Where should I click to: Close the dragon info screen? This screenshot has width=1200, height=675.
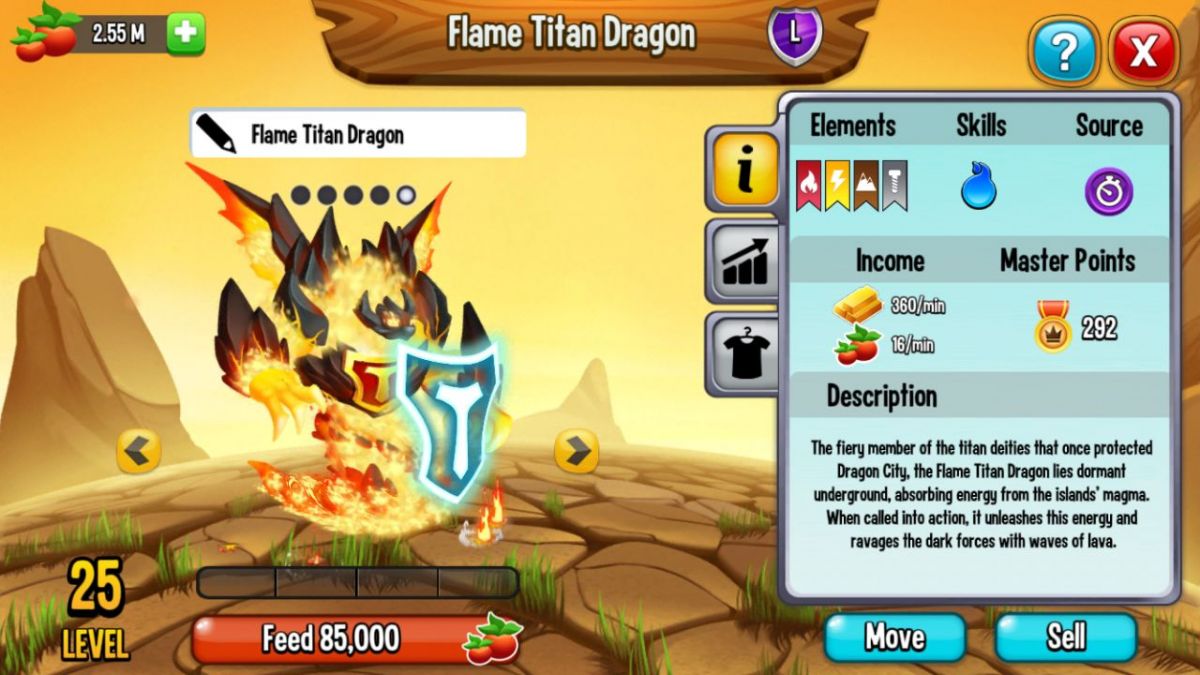tap(1143, 51)
